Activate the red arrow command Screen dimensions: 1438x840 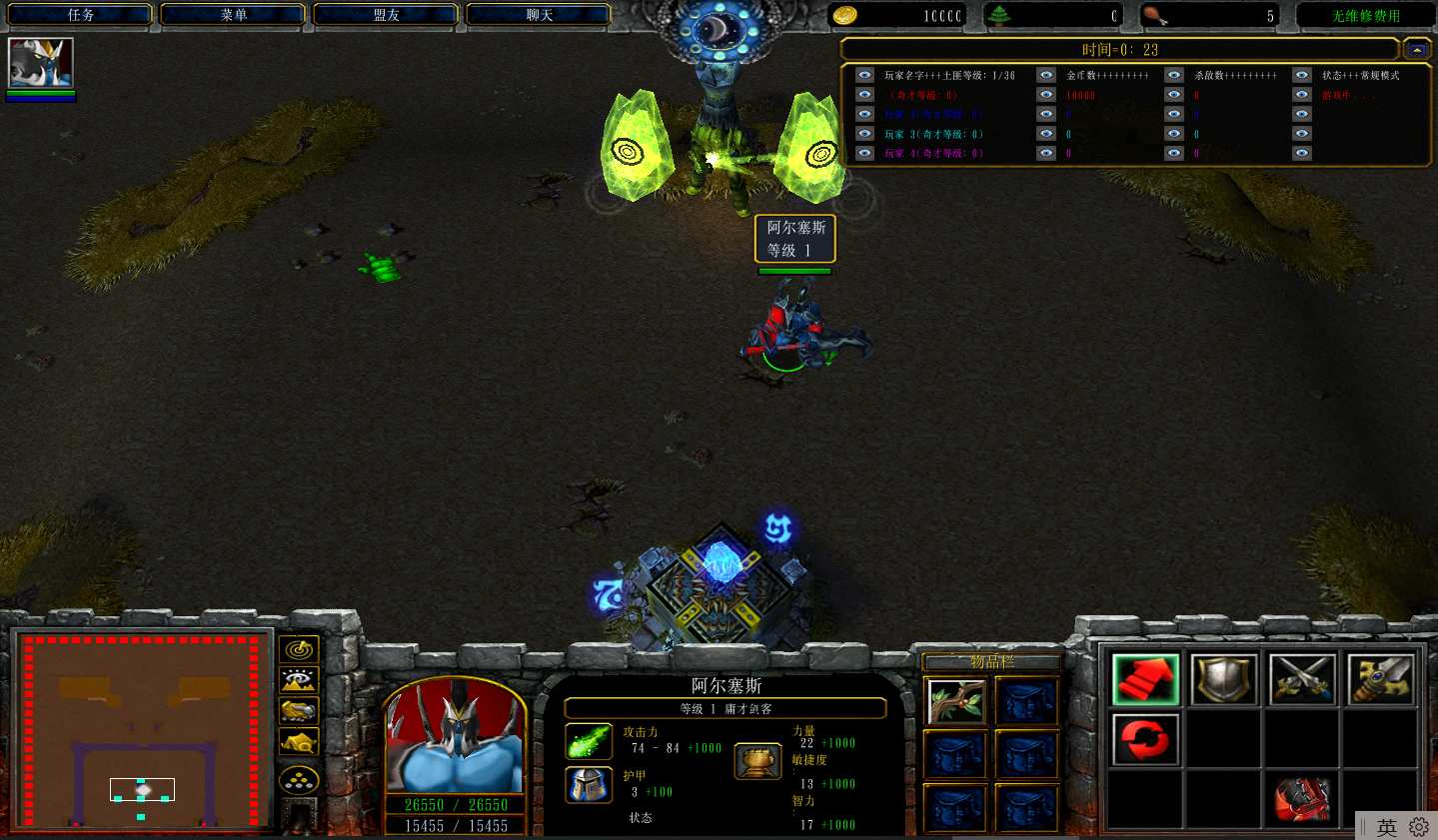[1146, 679]
